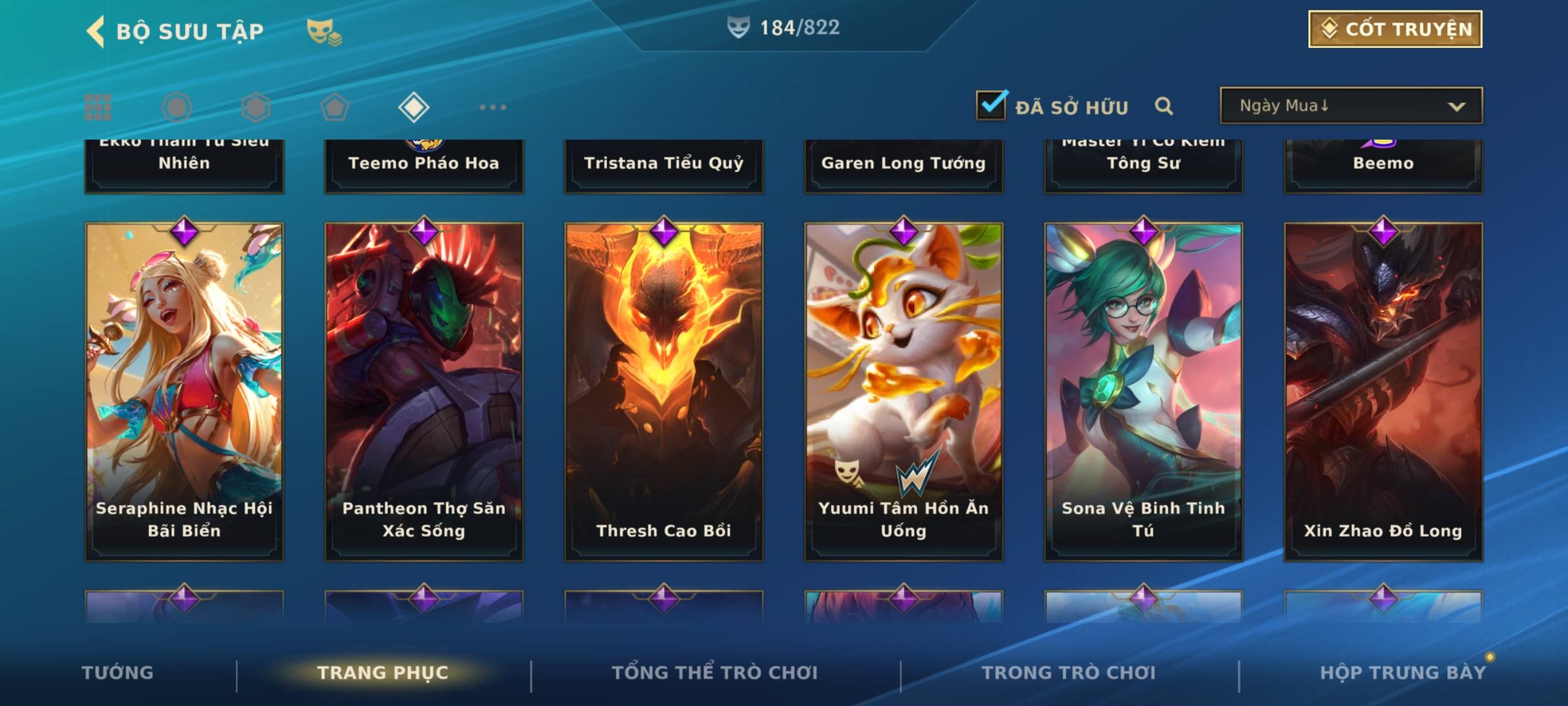Select the pentagon rarity filter
This screenshot has width=1568, height=706.
pos(335,107)
